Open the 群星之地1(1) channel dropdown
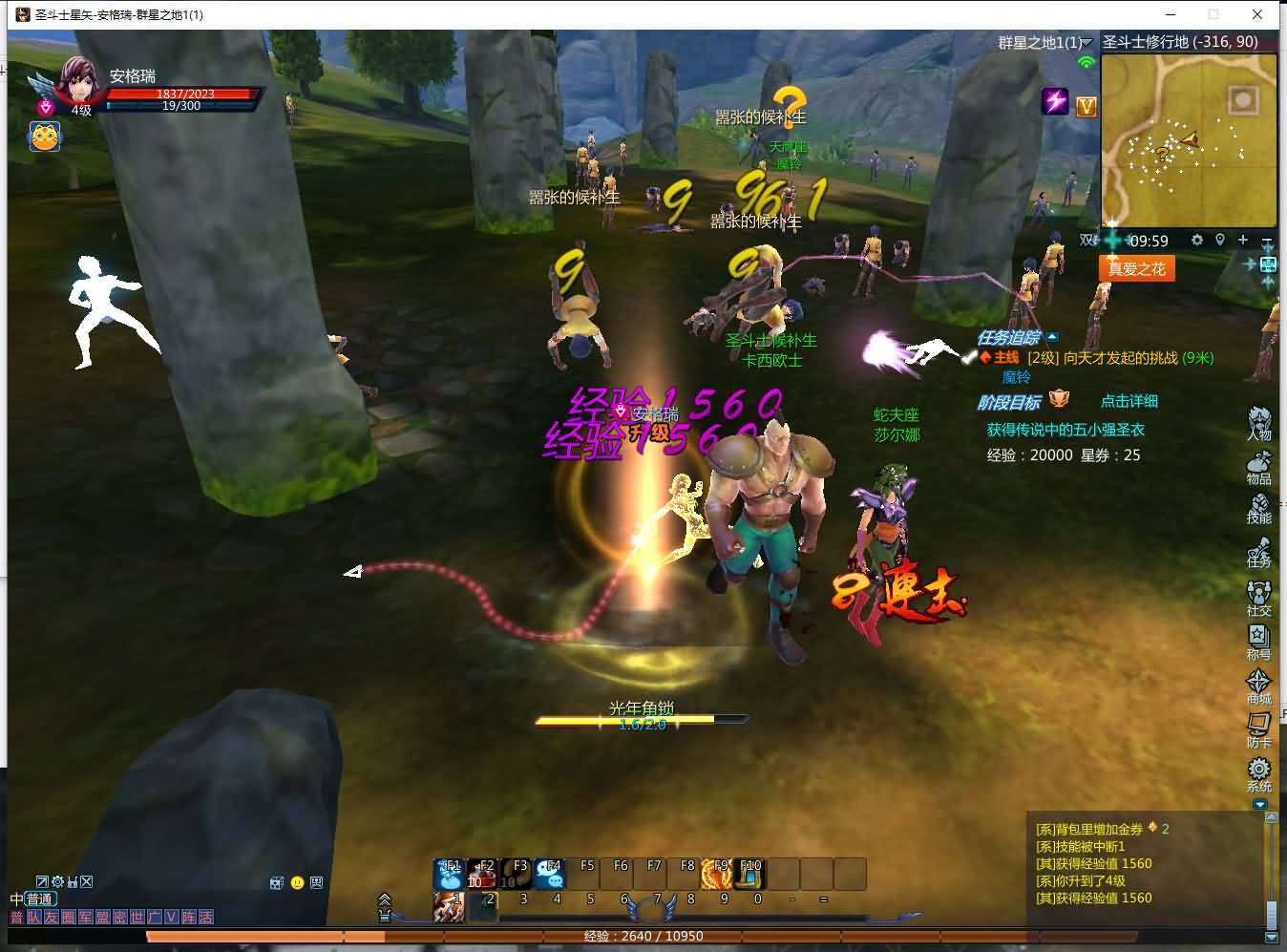 pos(1087,43)
